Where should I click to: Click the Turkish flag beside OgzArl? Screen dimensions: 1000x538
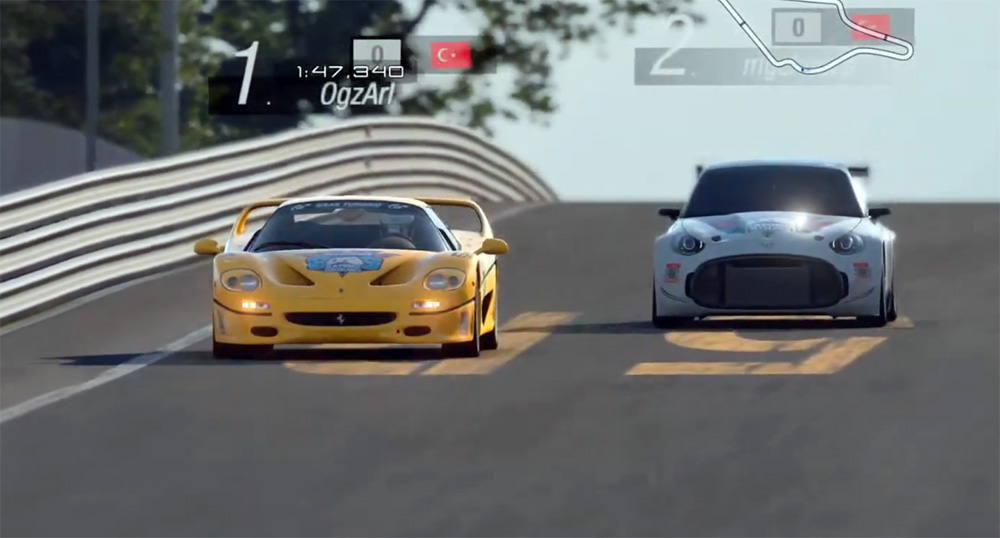451,55
